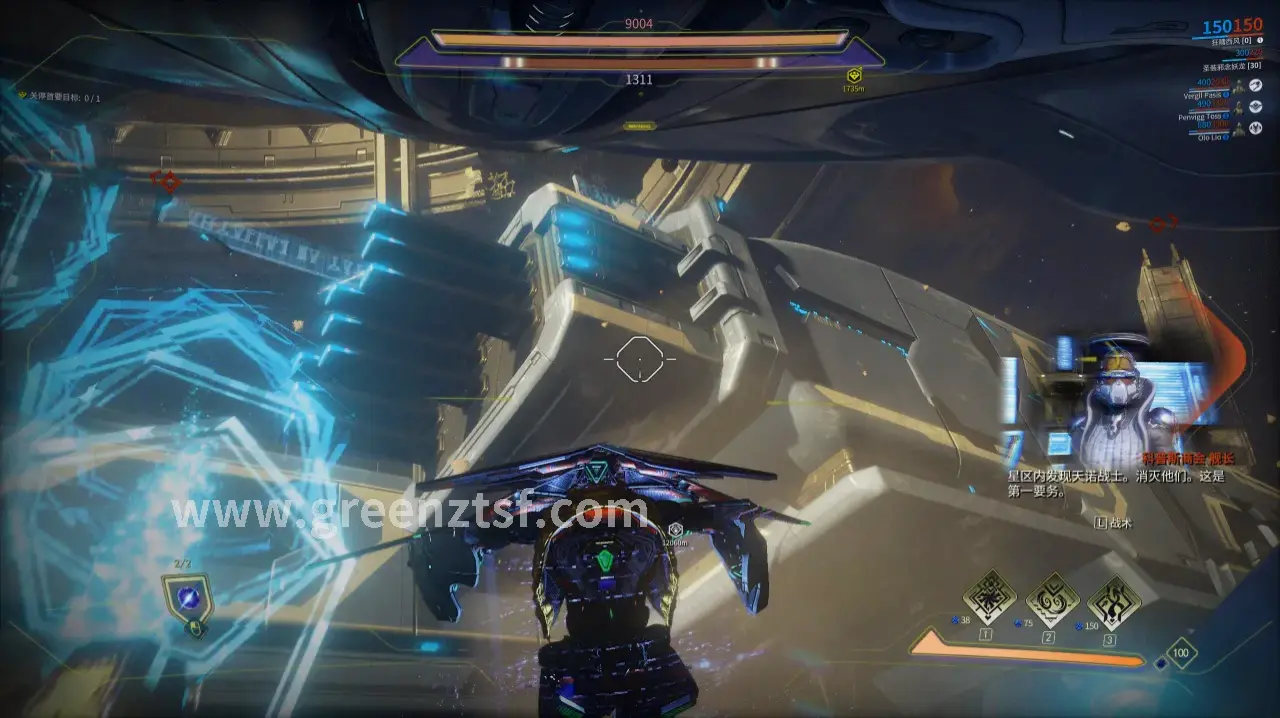Select the blue orb ordnance shield icon
The image size is (1280, 718).
187,598
